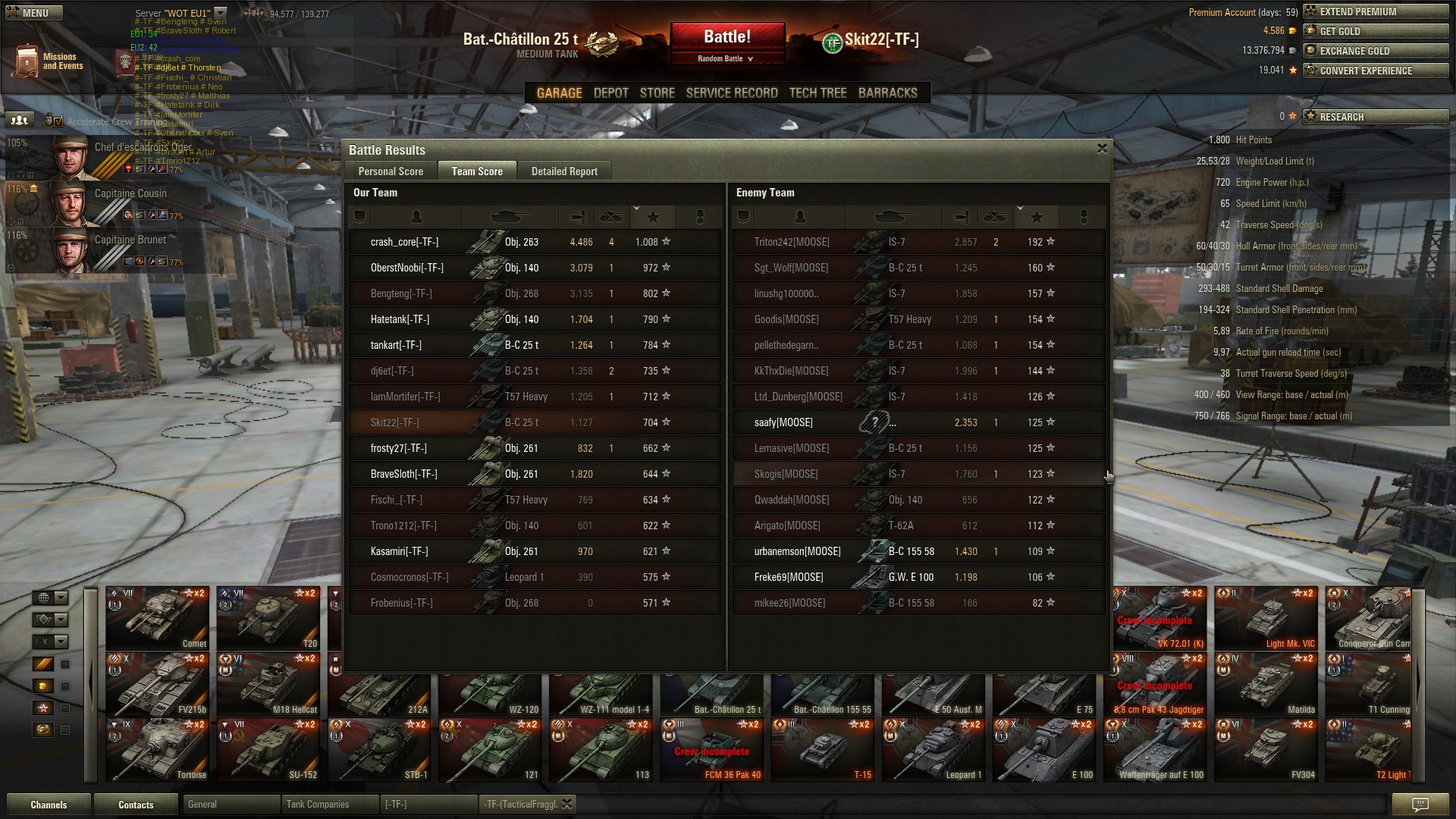1456x819 pixels.
Task: Open Convert Experience
Action: point(1375,71)
